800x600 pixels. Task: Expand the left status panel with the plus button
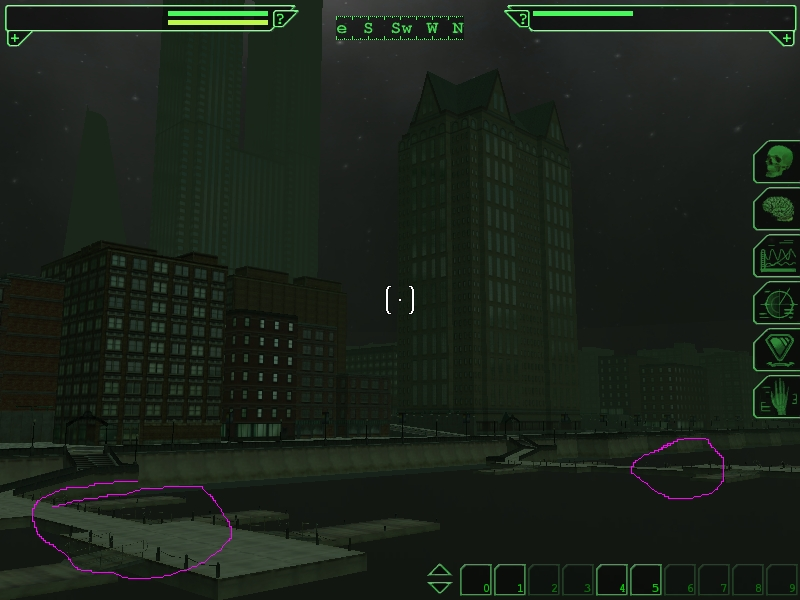pyautogui.click(x=14, y=38)
